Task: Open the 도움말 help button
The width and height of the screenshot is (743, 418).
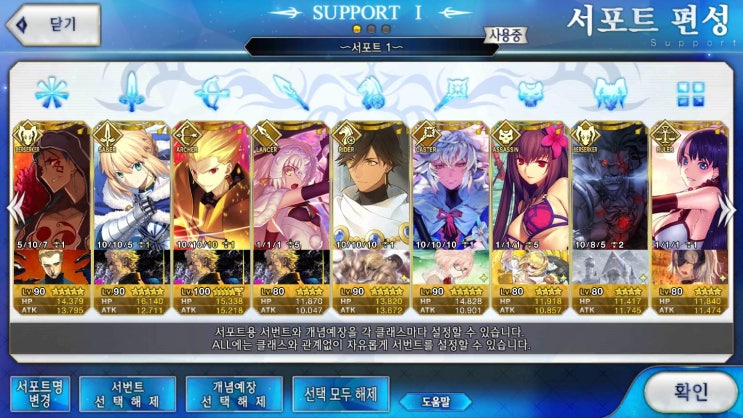Action: click(x=434, y=402)
